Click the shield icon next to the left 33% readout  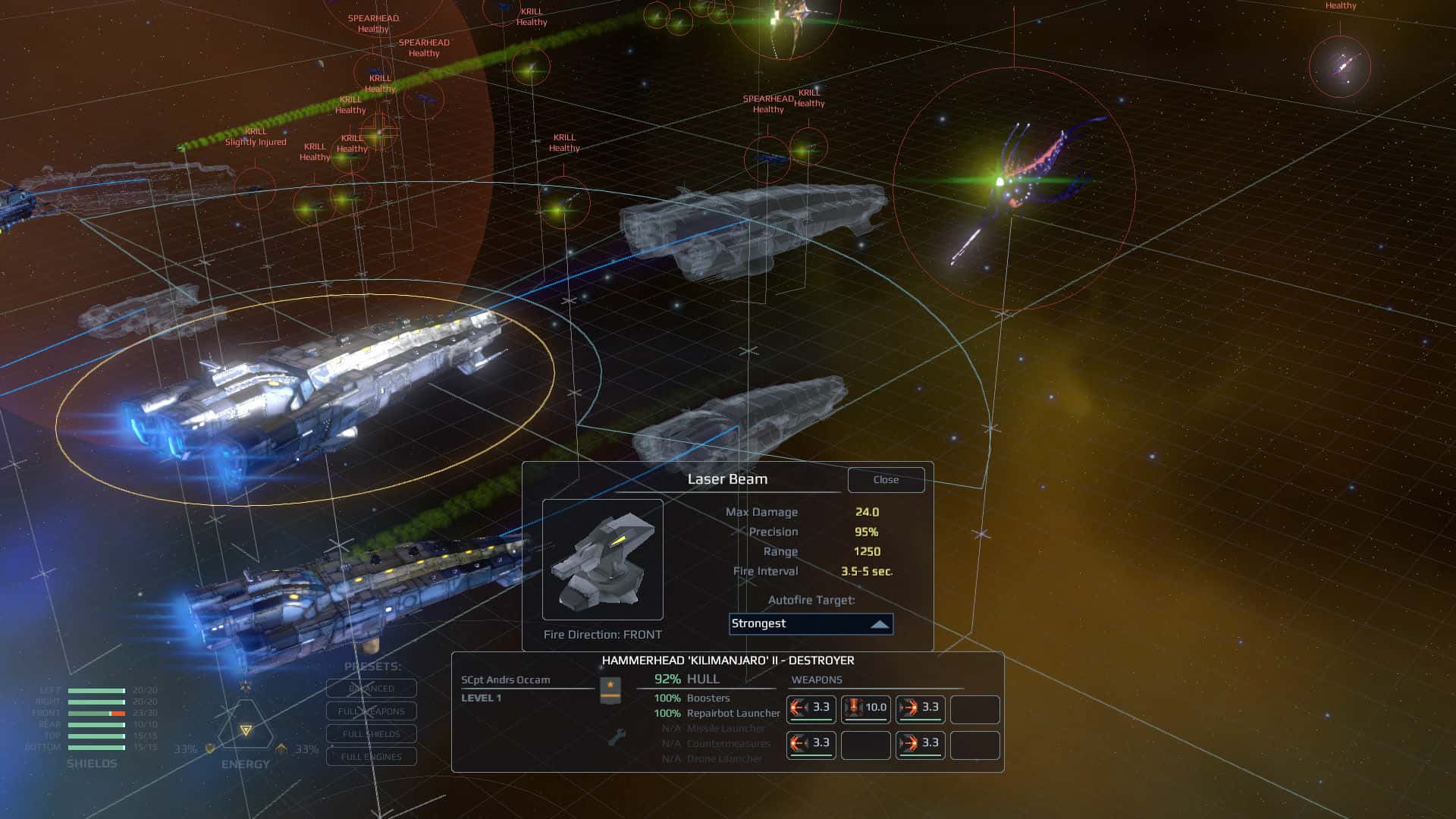pyautogui.click(x=209, y=749)
